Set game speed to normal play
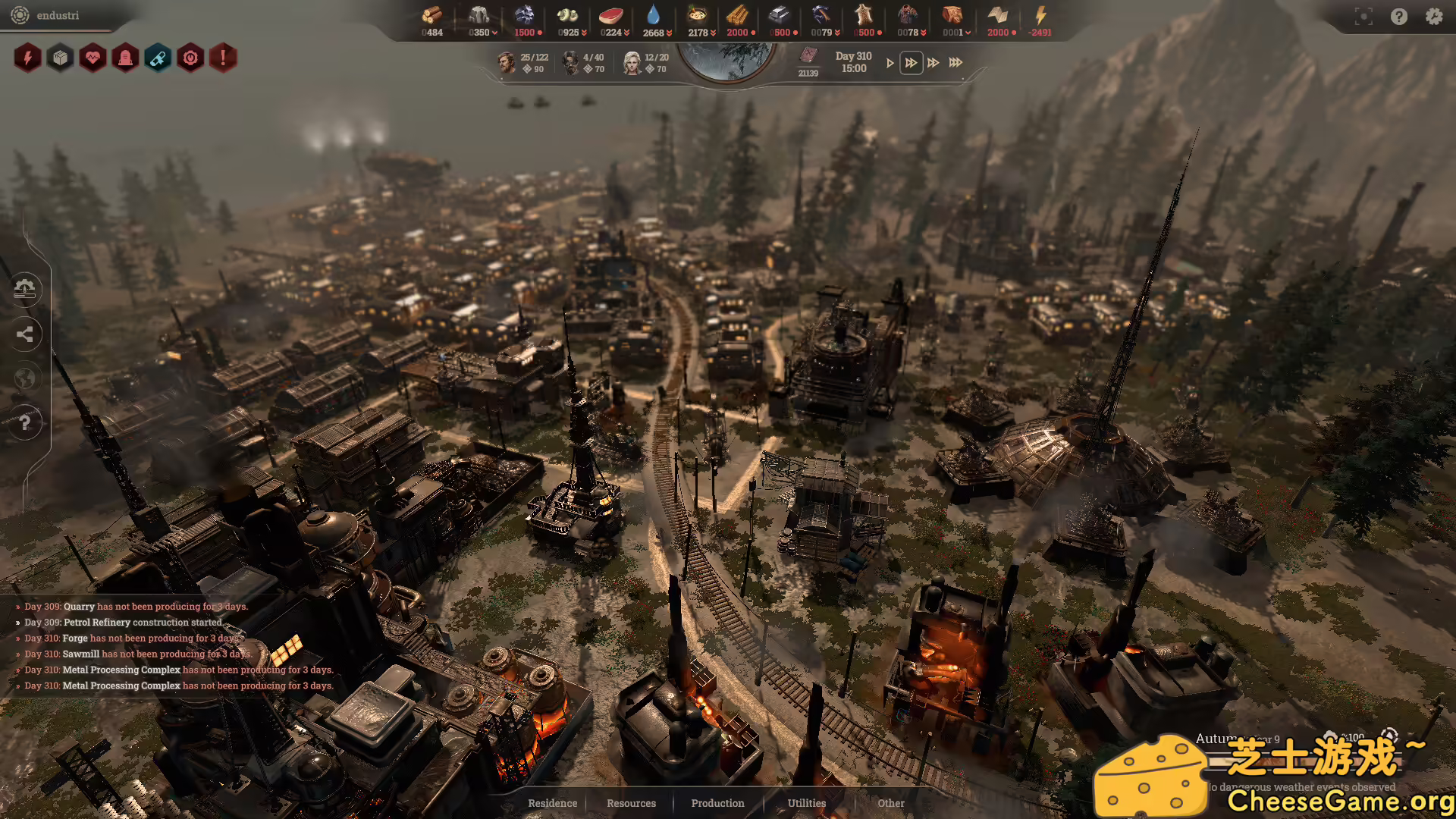This screenshot has width=1456, height=819. (x=890, y=63)
